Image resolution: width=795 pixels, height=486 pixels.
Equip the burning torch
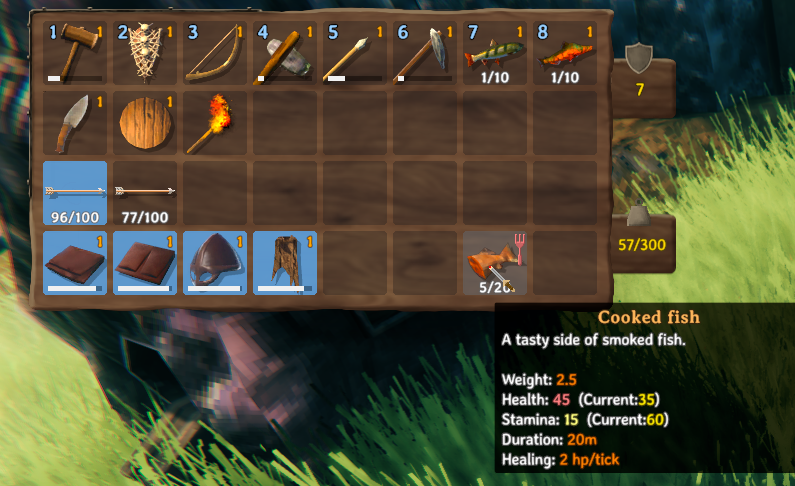click(215, 123)
